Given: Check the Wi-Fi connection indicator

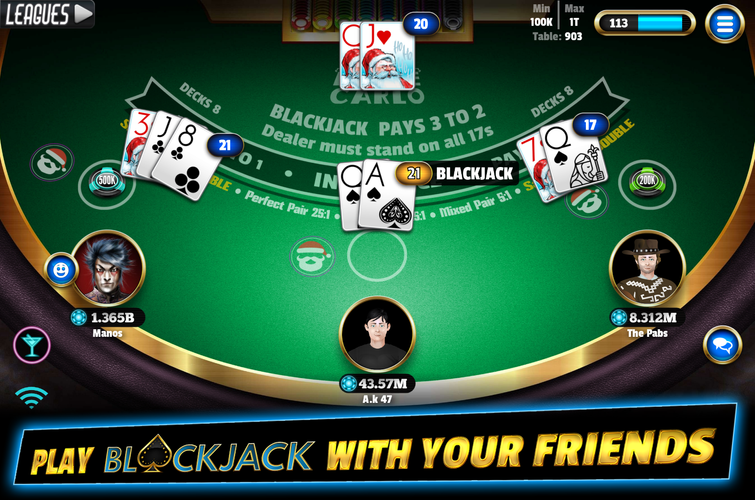Looking at the screenshot, I should point(32,397).
